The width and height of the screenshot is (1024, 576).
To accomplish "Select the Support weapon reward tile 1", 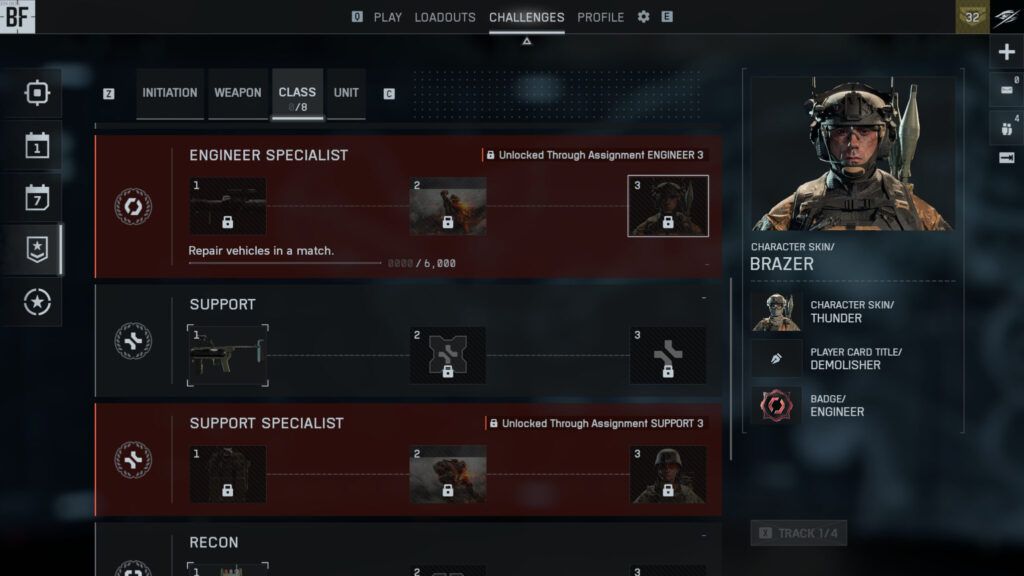I will 228,355.
